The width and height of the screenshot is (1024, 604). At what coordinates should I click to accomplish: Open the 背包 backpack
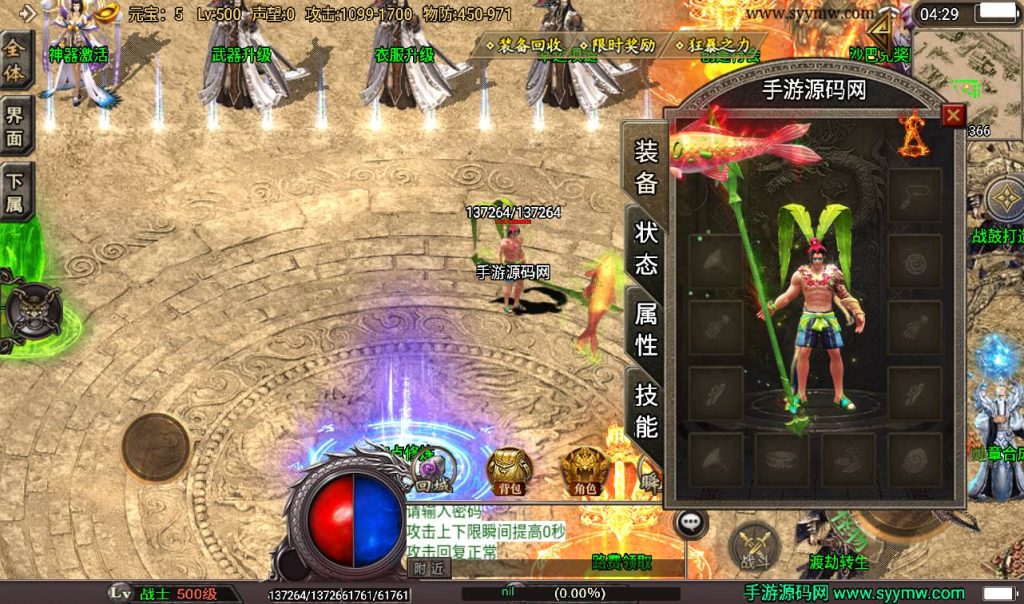click(508, 469)
